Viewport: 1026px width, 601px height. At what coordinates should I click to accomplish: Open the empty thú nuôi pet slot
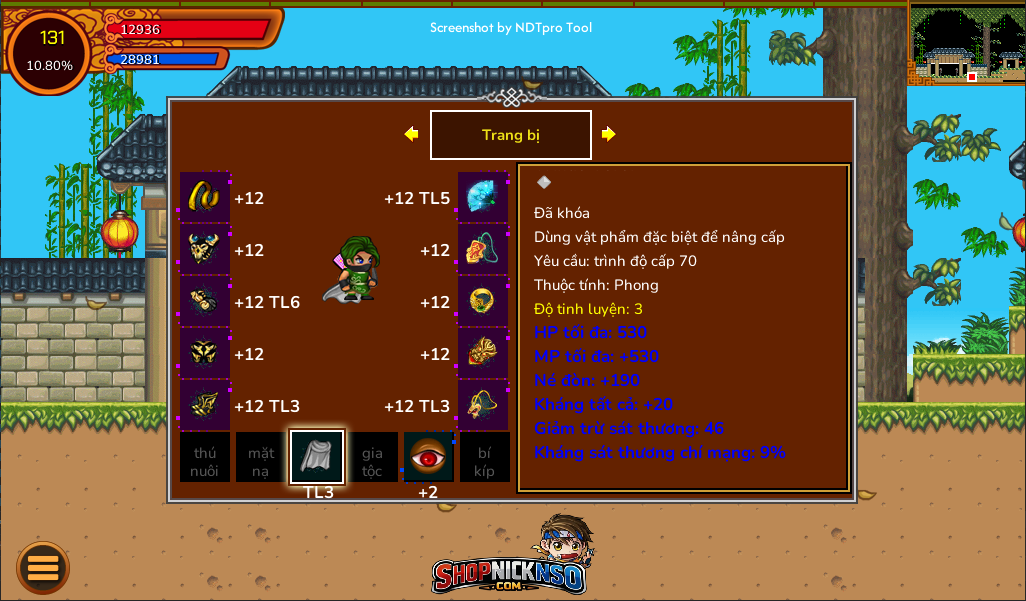[x=205, y=458]
